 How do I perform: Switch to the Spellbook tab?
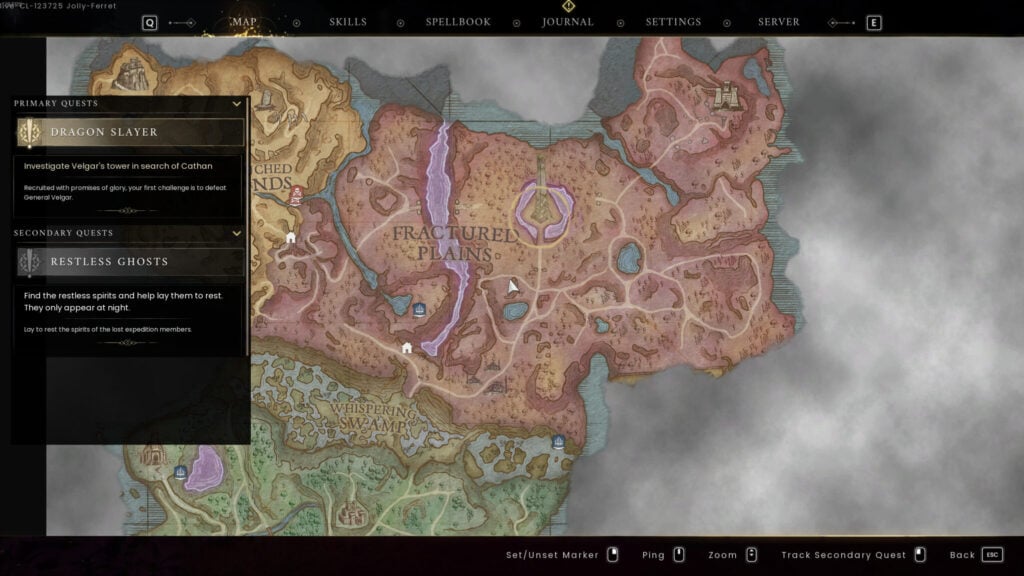tap(458, 22)
